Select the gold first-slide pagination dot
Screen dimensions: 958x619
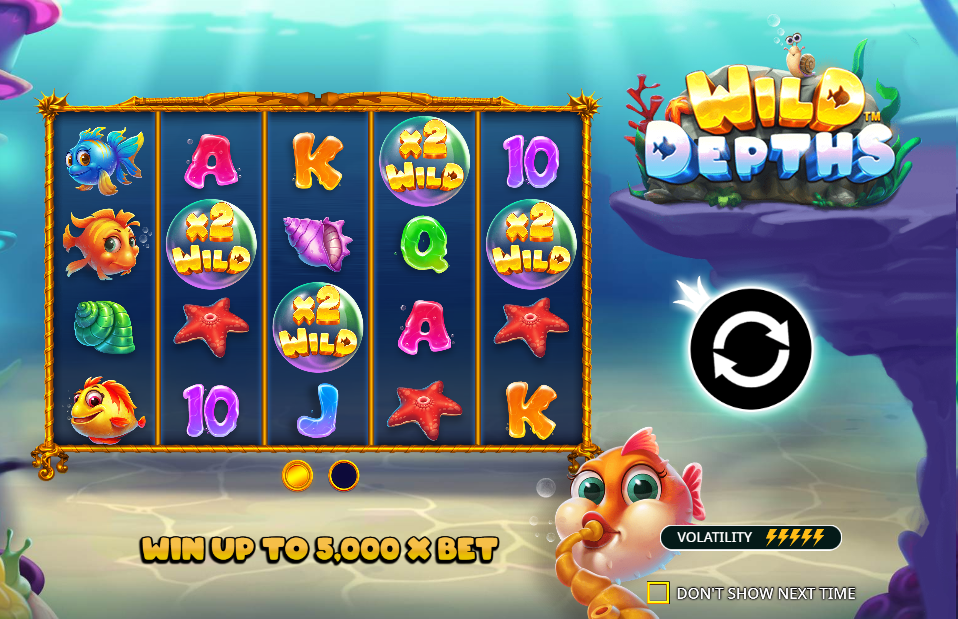[x=297, y=475]
